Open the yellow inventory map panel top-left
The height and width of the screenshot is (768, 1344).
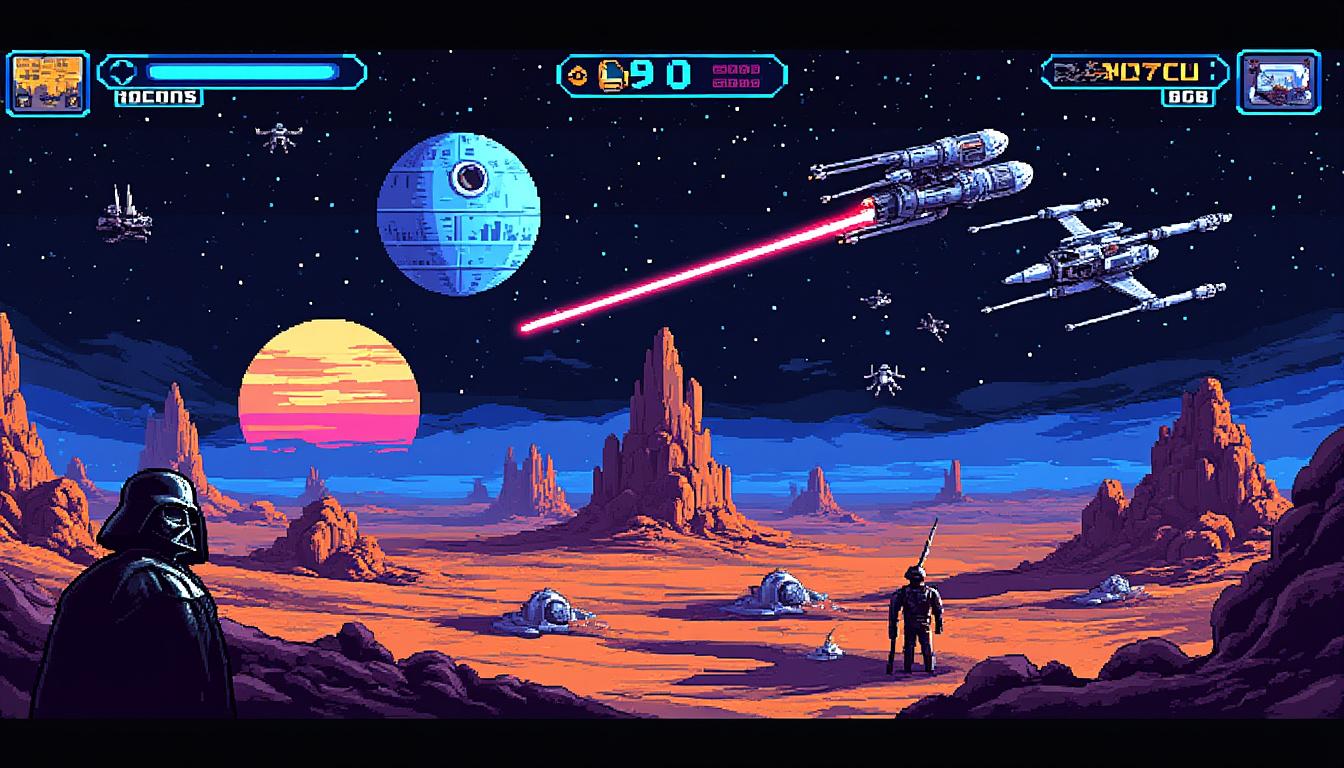[x=45, y=78]
